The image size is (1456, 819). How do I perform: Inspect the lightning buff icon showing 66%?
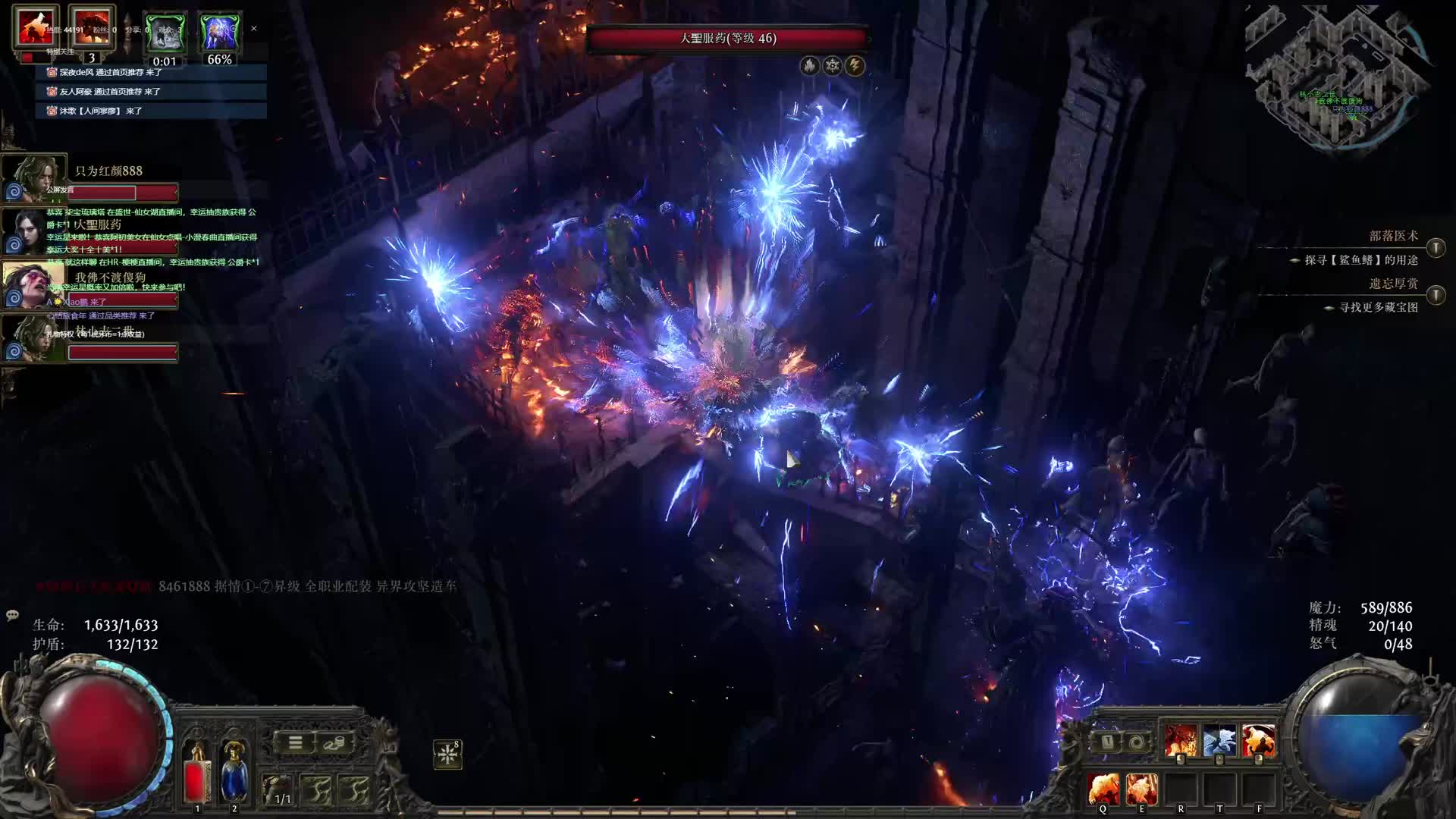click(219, 34)
